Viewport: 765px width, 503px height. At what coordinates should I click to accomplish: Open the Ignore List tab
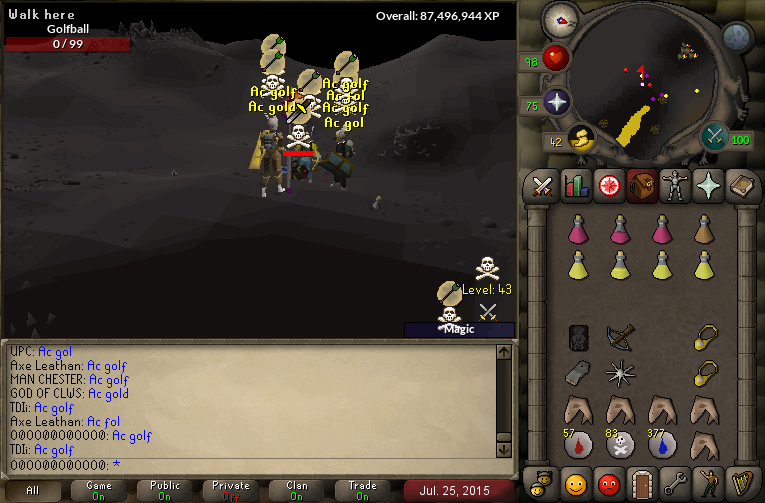click(607, 483)
